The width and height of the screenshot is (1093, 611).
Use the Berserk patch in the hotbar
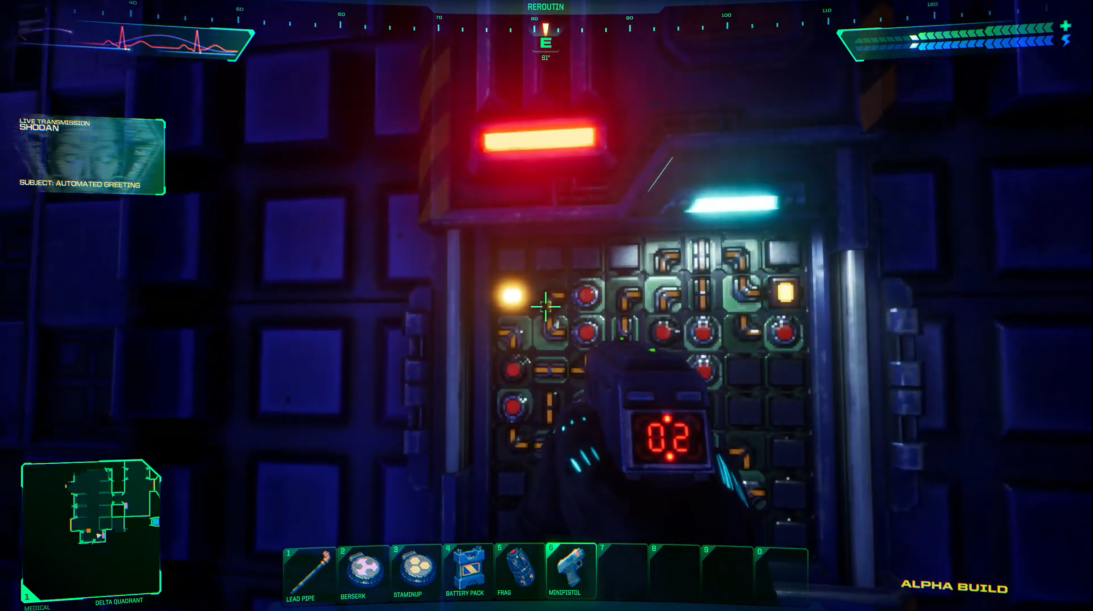pyautogui.click(x=362, y=571)
